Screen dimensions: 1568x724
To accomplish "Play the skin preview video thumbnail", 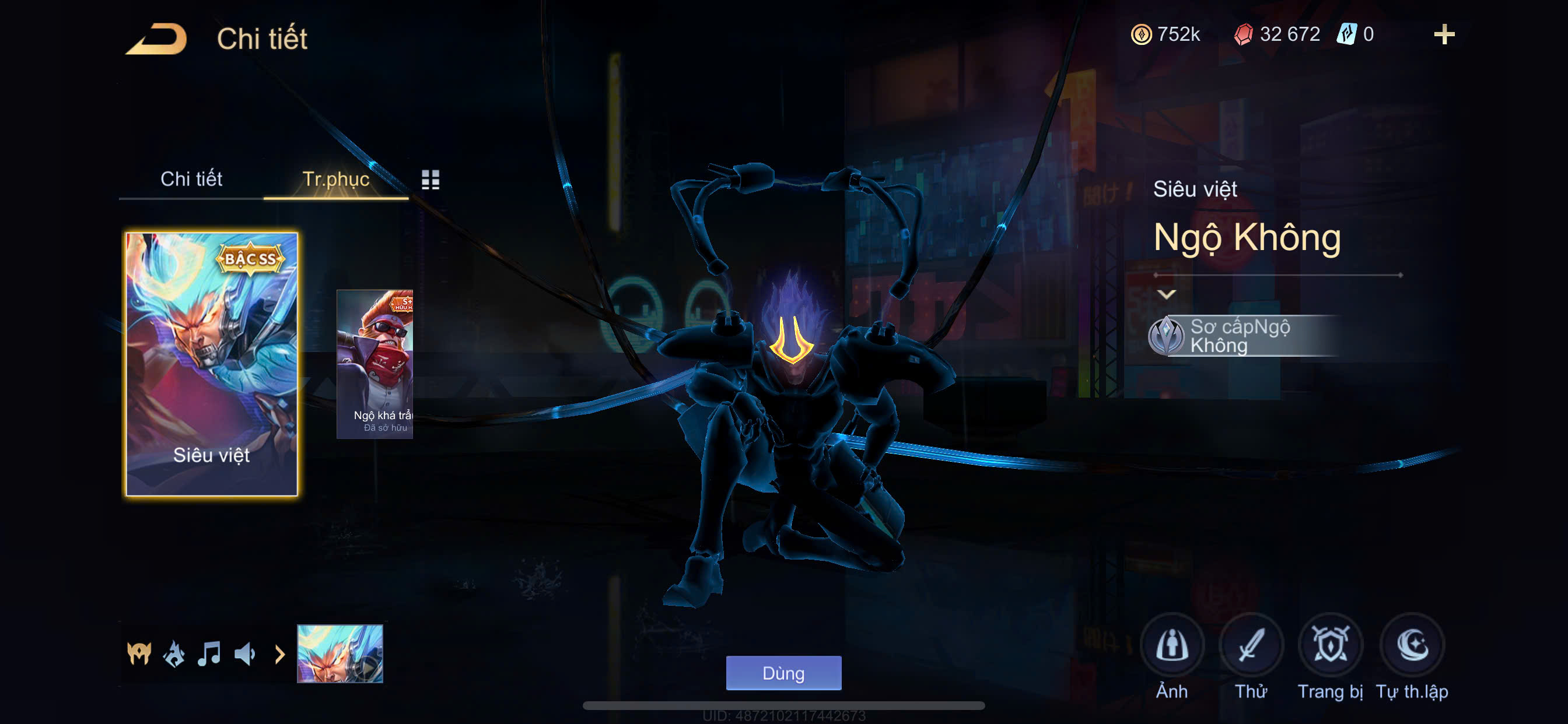I will (x=339, y=654).
